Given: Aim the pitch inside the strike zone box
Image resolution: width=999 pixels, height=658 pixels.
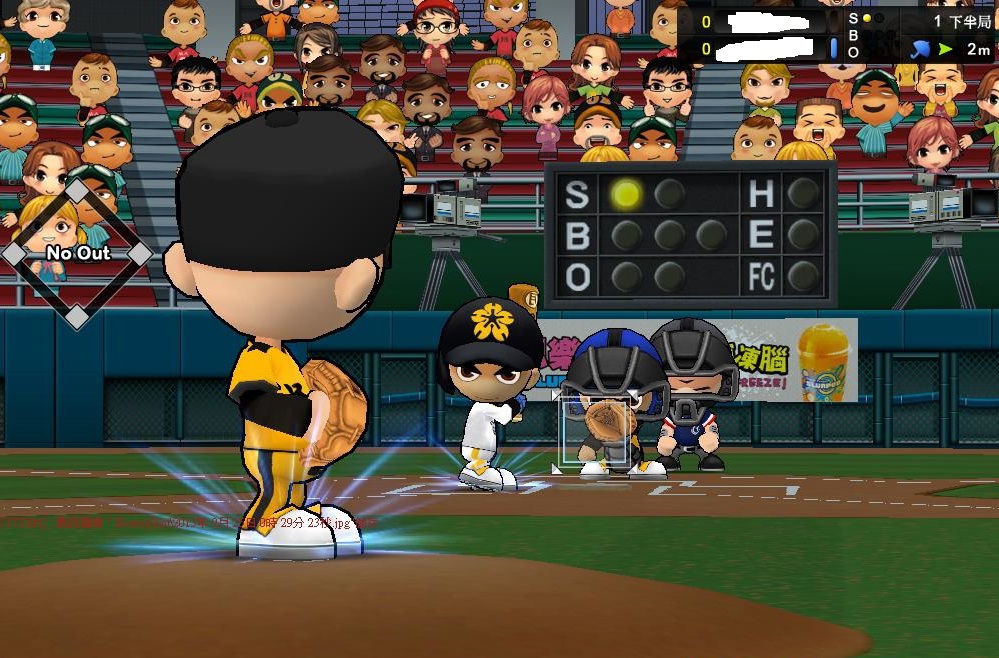Looking at the screenshot, I should click(x=596, y=430).
